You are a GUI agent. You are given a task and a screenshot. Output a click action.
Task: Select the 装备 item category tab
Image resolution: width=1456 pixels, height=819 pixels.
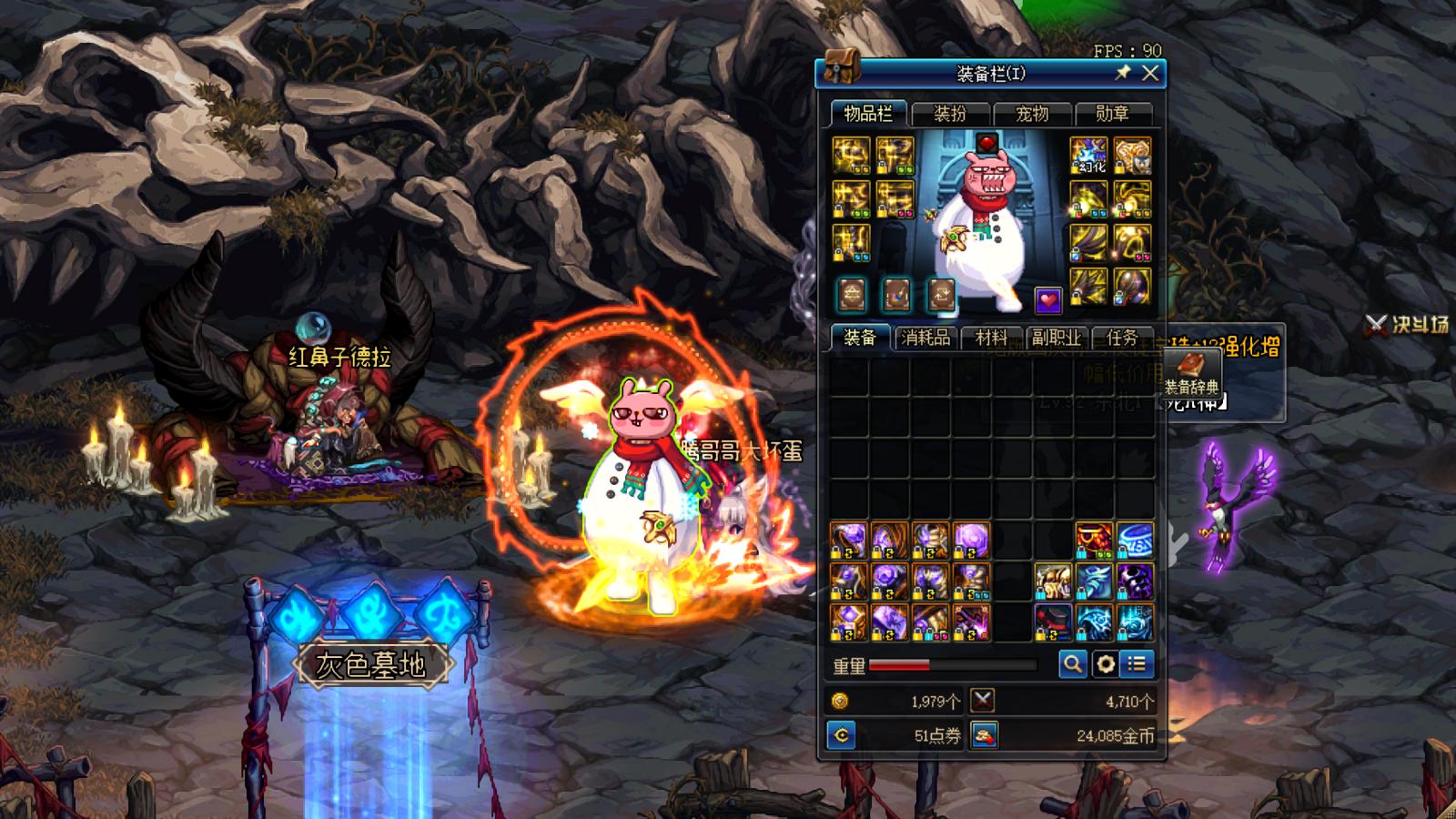click(x=859, y=338)
